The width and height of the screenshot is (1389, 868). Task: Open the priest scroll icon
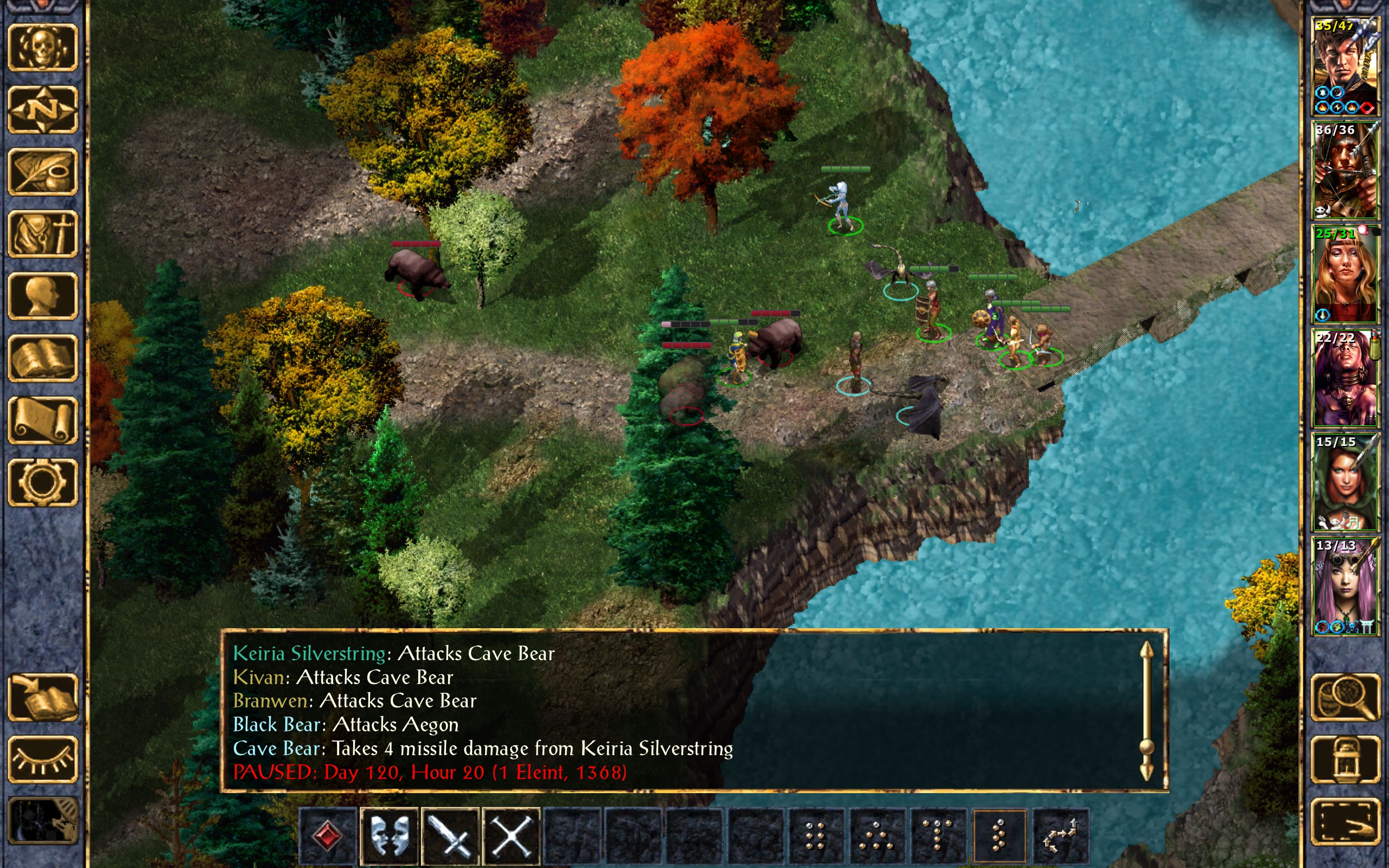click(42, 420)
